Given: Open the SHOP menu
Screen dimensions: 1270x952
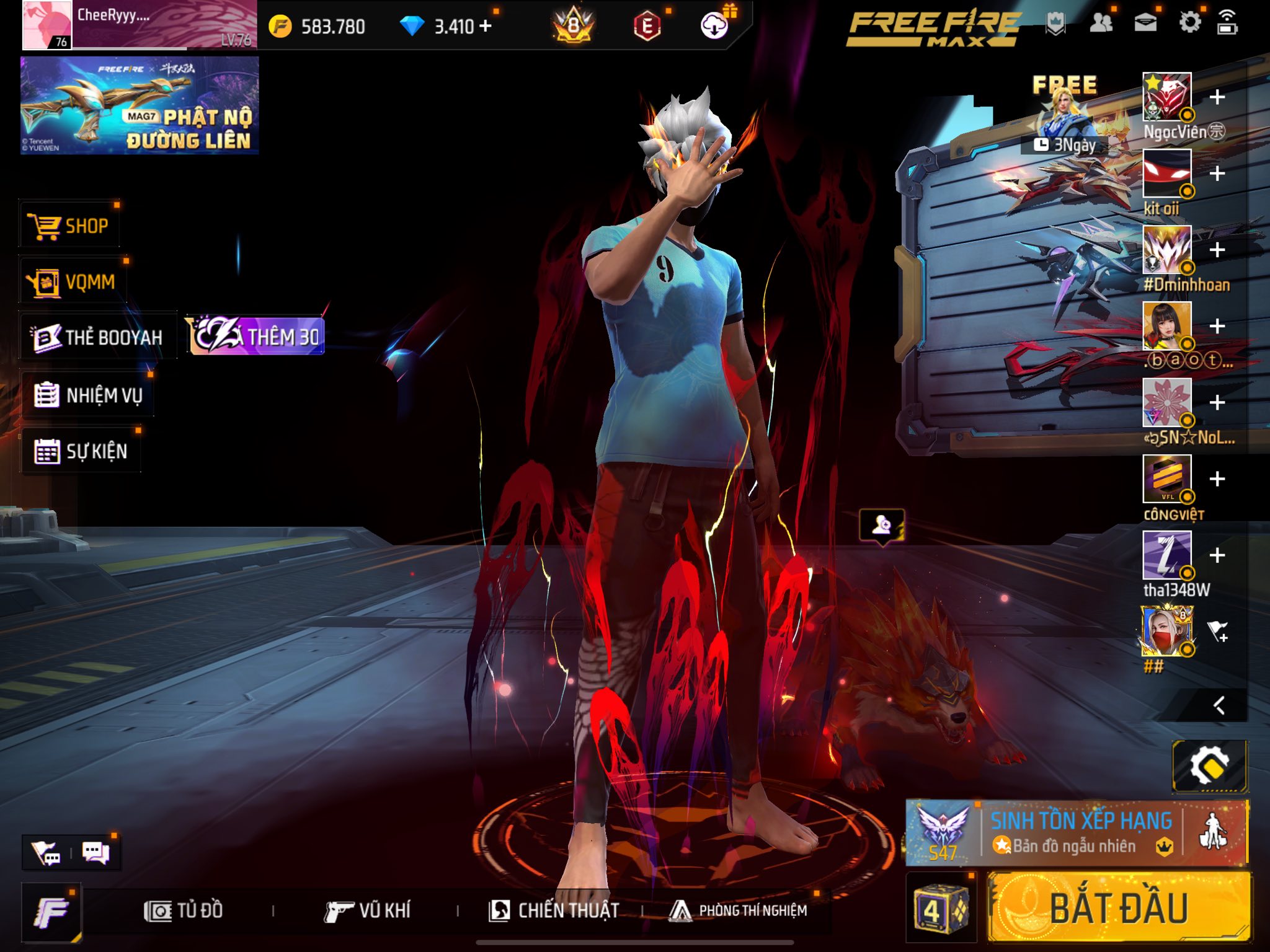Looking at the screenshot, I should pyautogui.click(x=69, y=226).
